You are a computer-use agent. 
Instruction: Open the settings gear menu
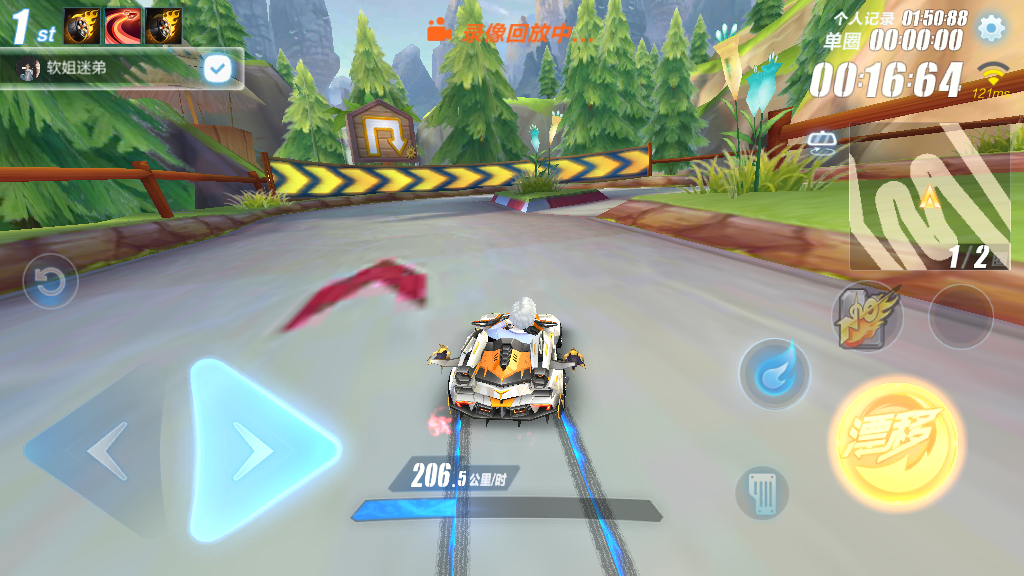point(990,28)
